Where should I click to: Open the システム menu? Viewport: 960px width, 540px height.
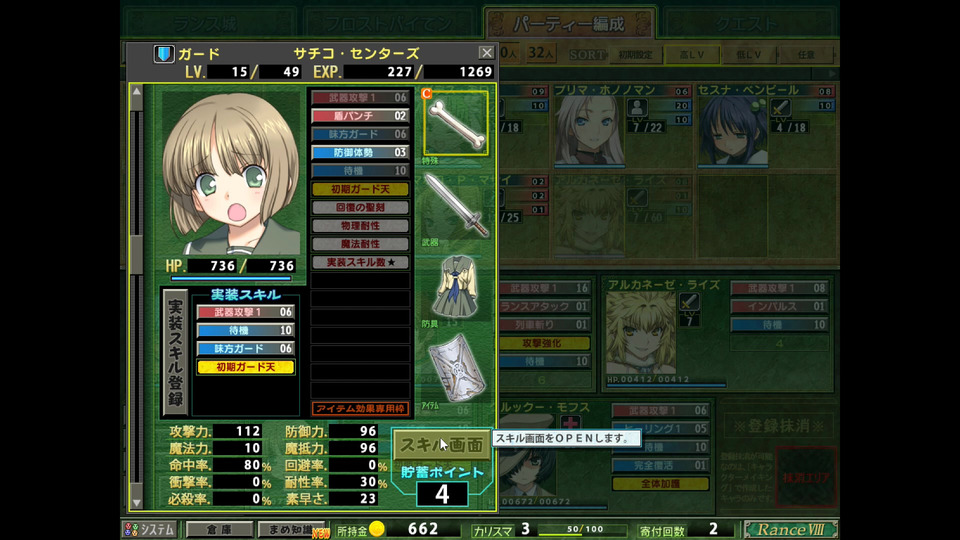(x=150, y=529)
